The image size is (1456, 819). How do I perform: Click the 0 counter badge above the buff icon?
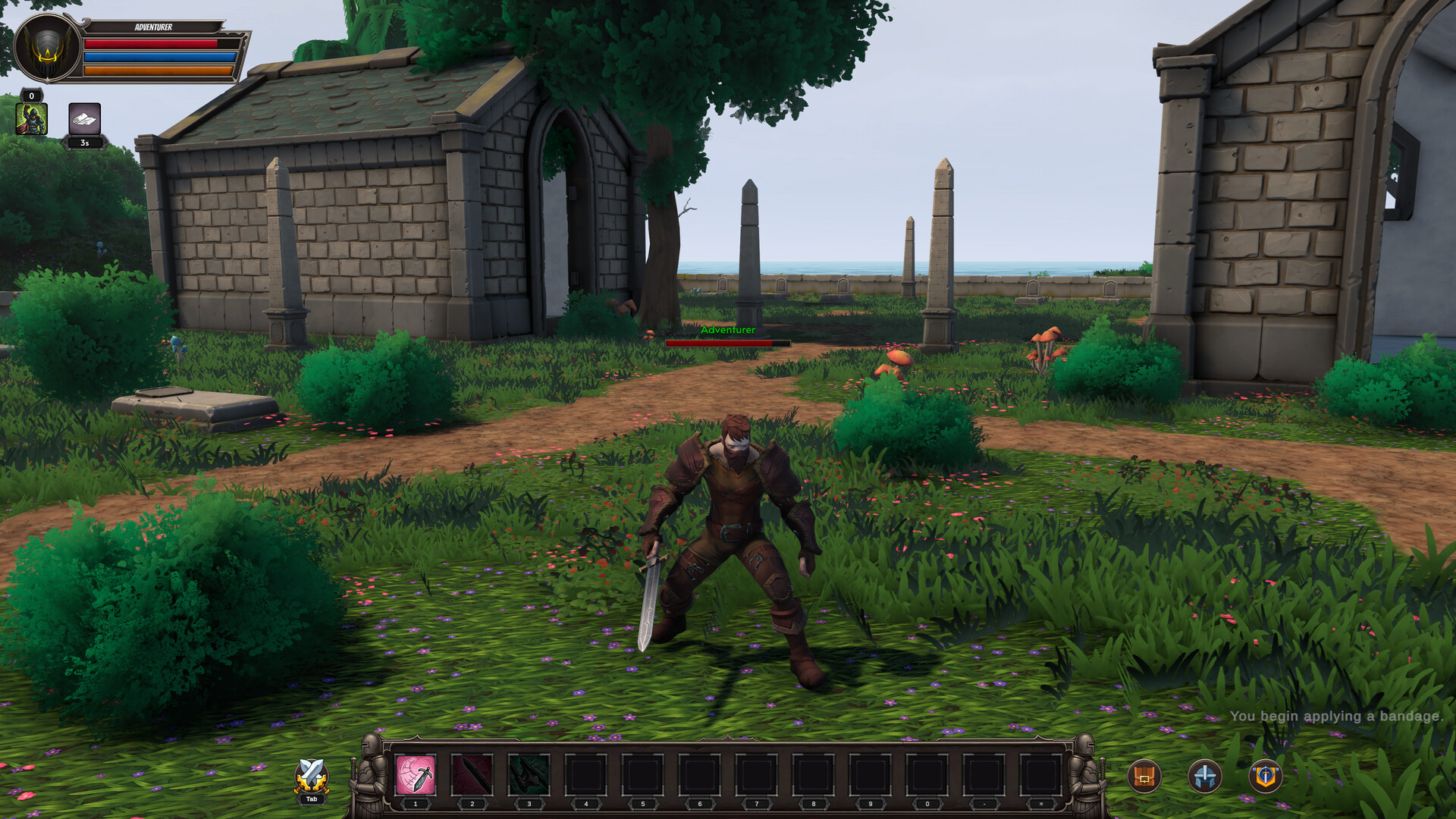pyautogui.click(x=32, y=96)
